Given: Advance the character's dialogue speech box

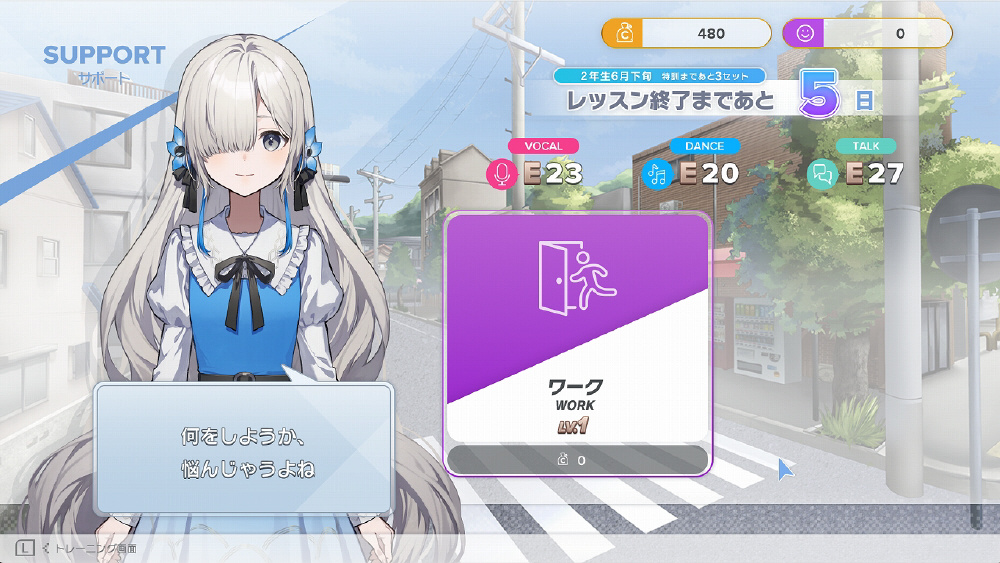Looking at the screenshot, I should click(243, 448).
